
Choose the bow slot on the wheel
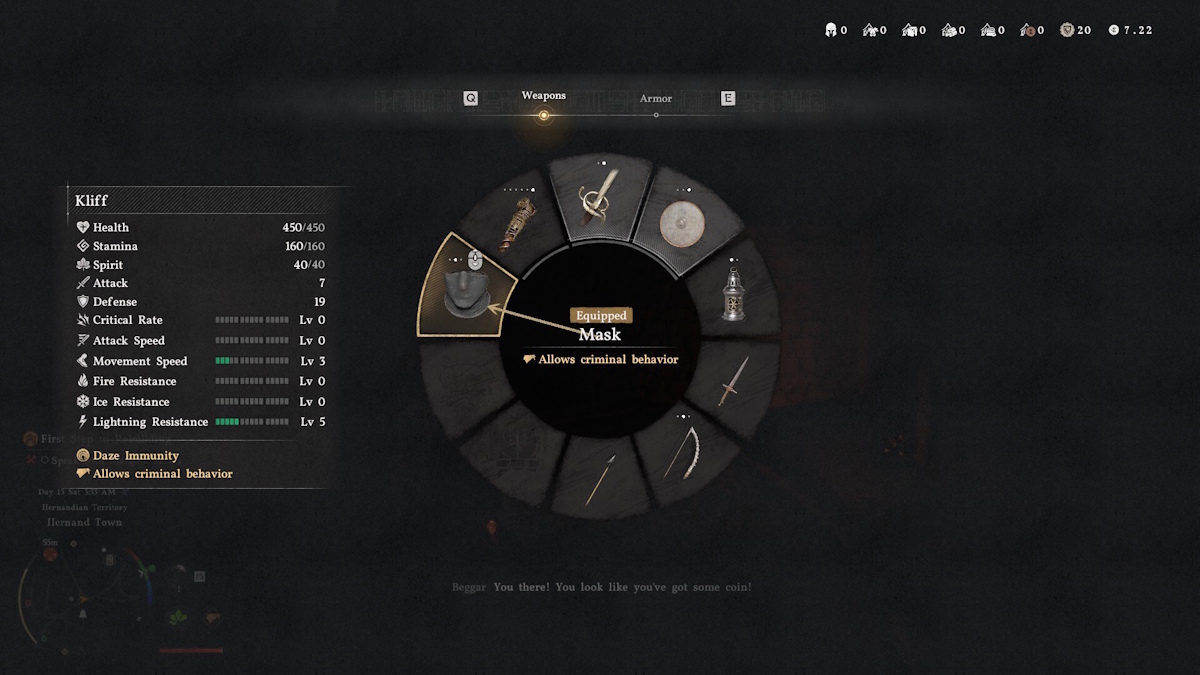click(x=686, y=452)
